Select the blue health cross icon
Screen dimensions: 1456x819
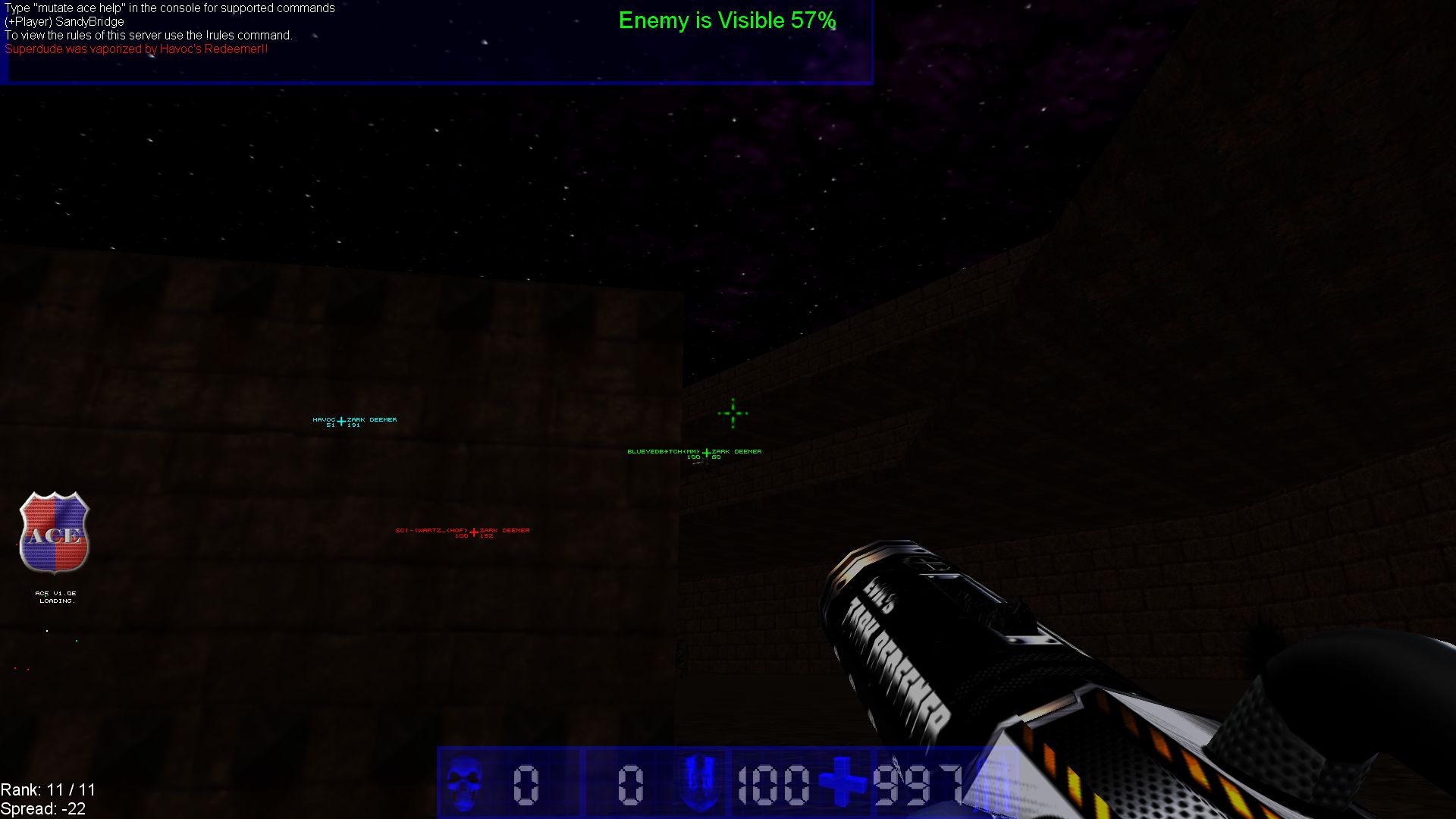coord(841,783)
